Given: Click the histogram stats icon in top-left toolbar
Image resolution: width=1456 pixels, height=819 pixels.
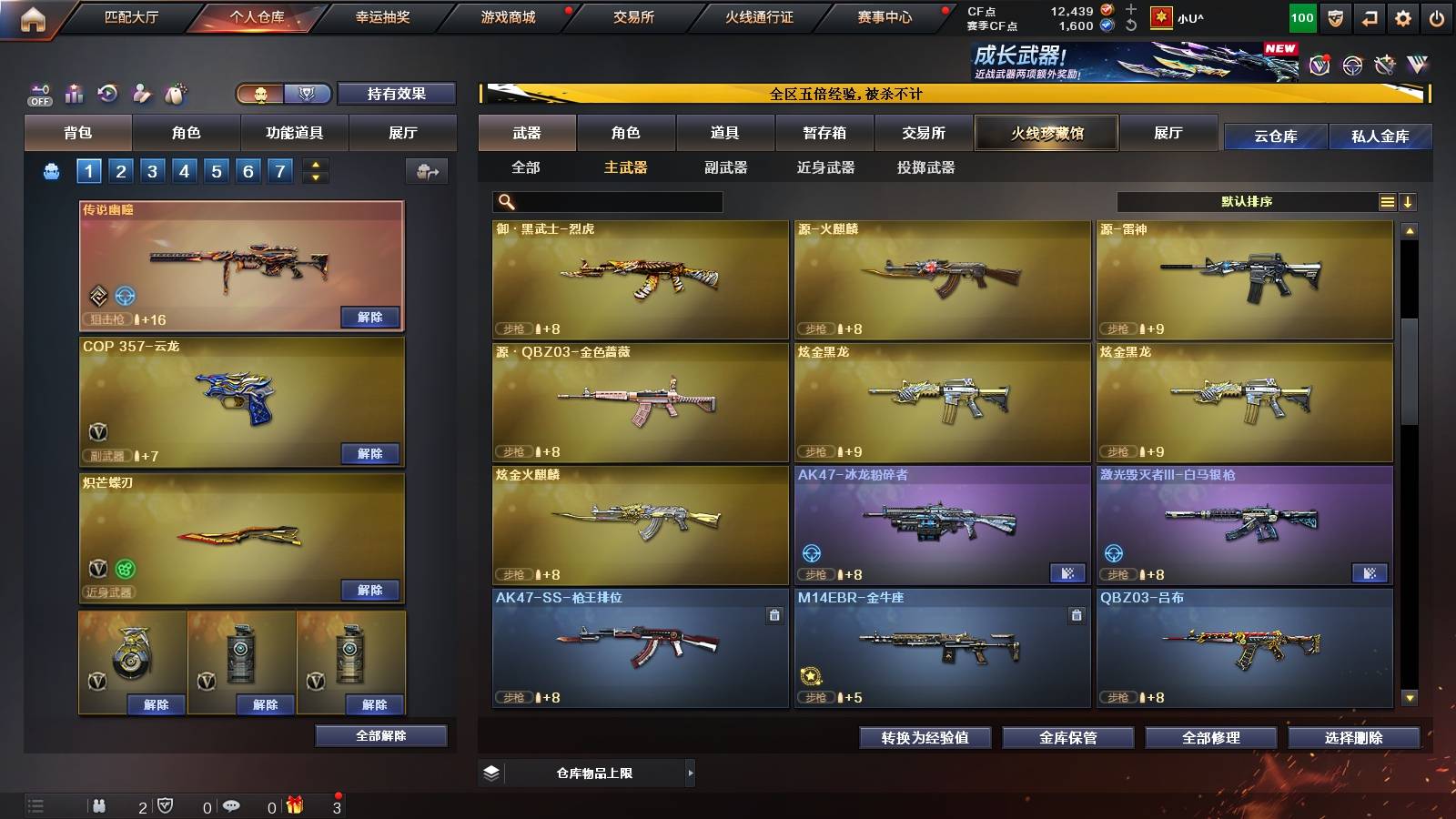Looking at the screenshot, I should [x=74, y=93].
